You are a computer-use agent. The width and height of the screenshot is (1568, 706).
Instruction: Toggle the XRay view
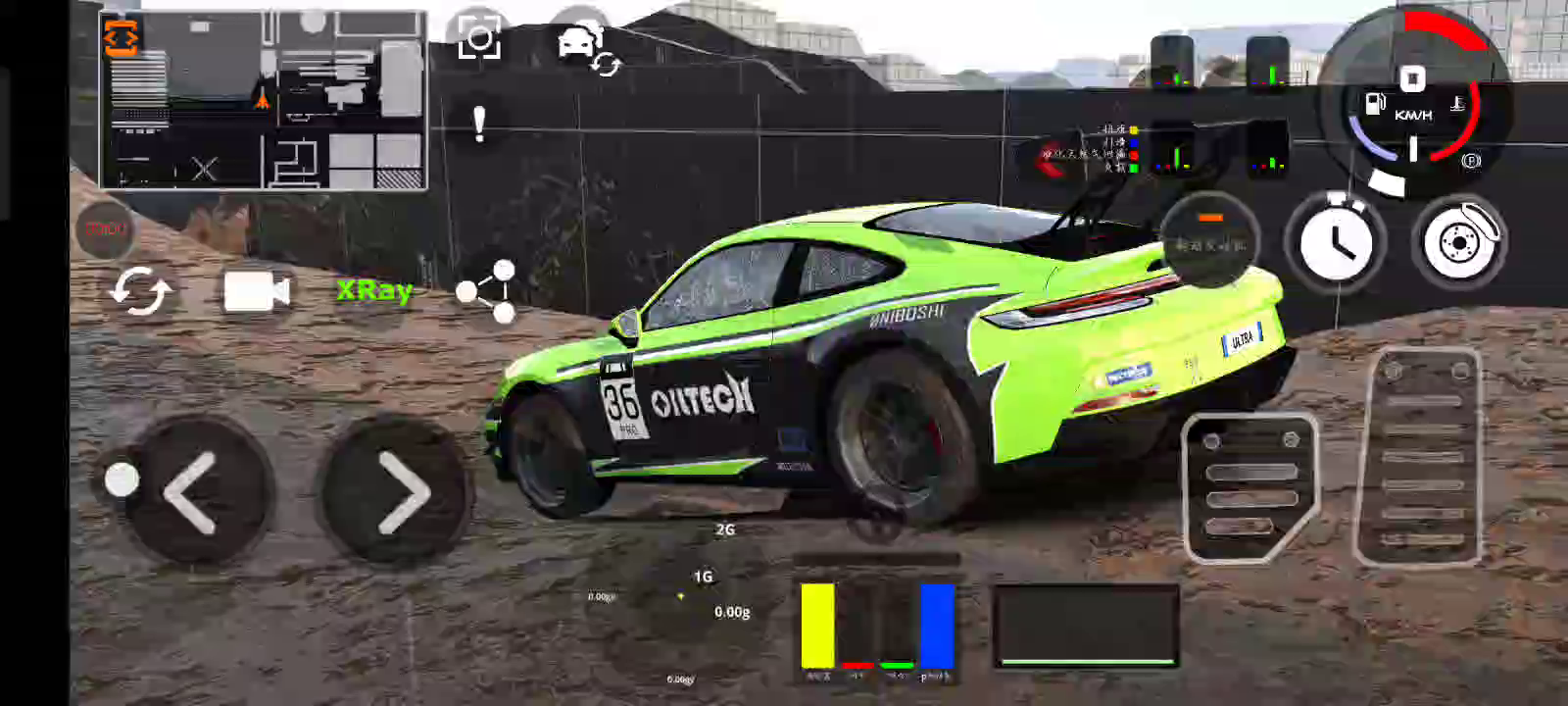(373, 290)
